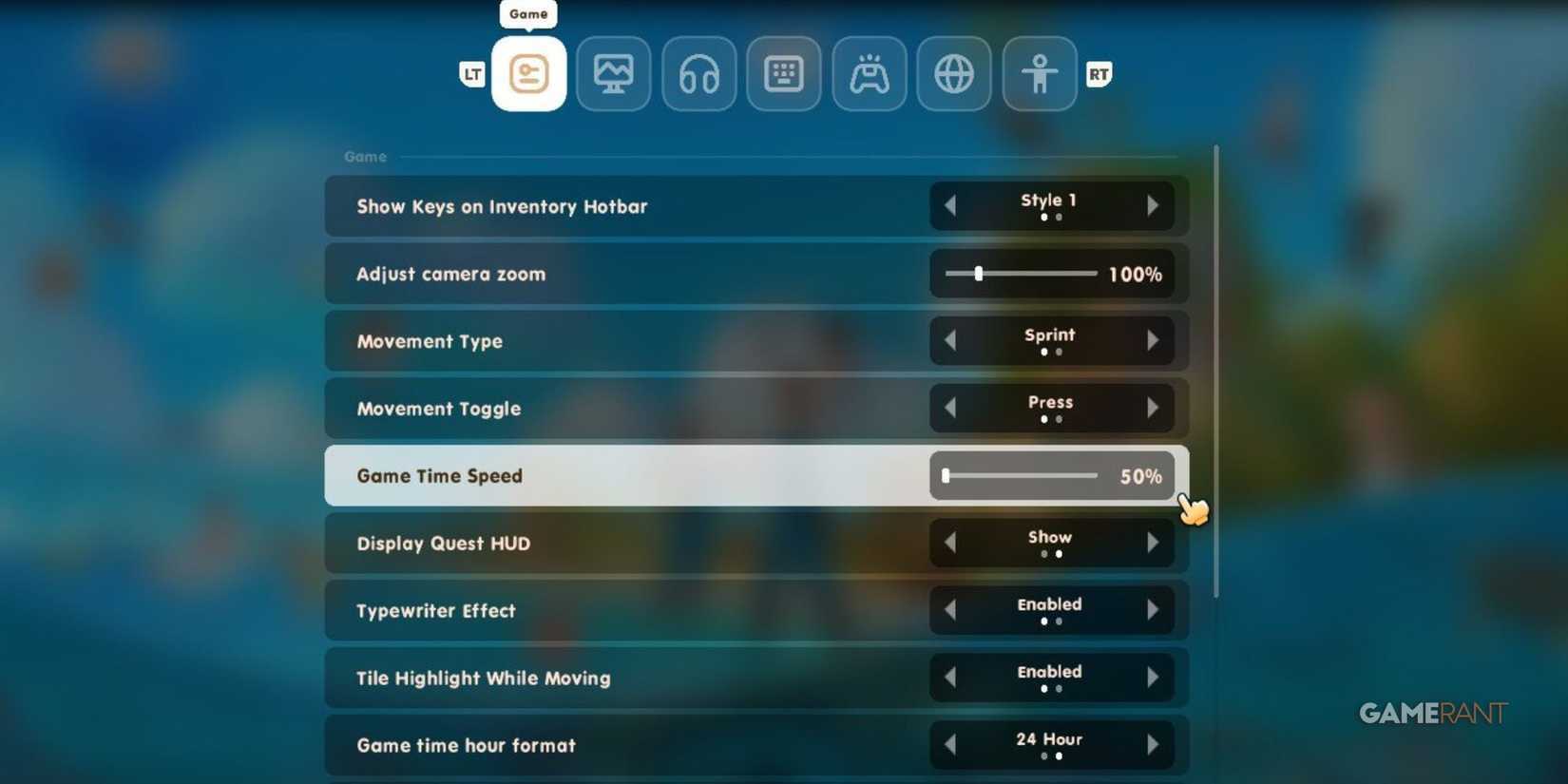Open the controller settings panel
This screenshot has height=784, width=1568.
pos(869,73)
